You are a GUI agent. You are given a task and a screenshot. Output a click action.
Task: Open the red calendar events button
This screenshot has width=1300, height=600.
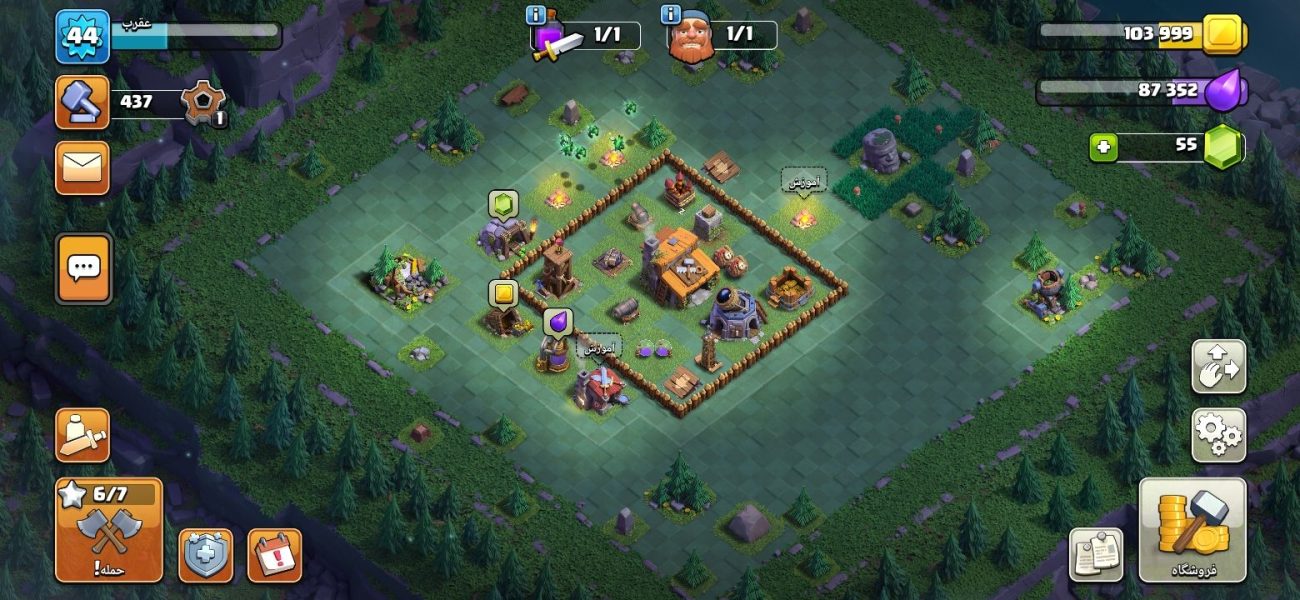pos(274,555)
